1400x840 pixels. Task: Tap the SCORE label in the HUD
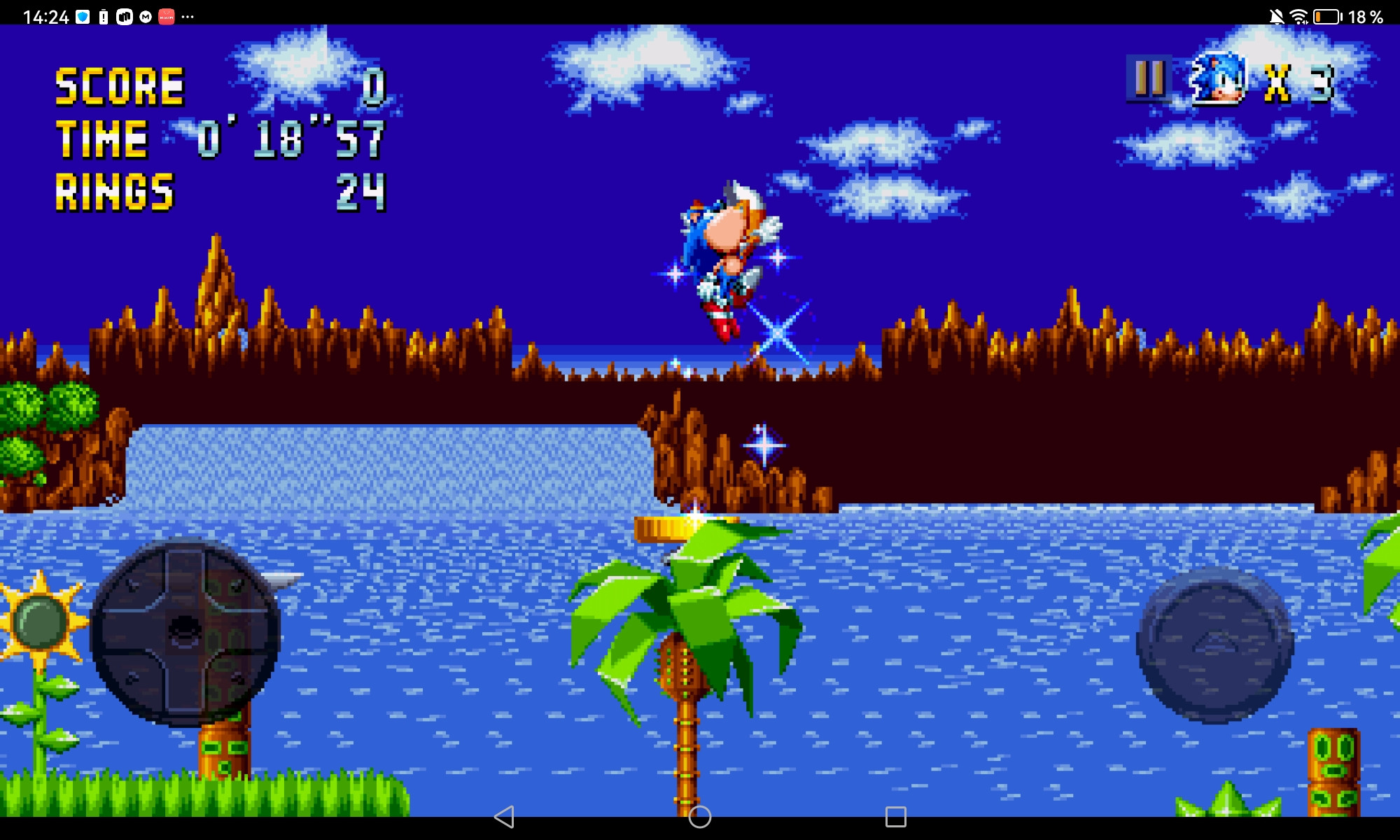(x=121, y=85)
